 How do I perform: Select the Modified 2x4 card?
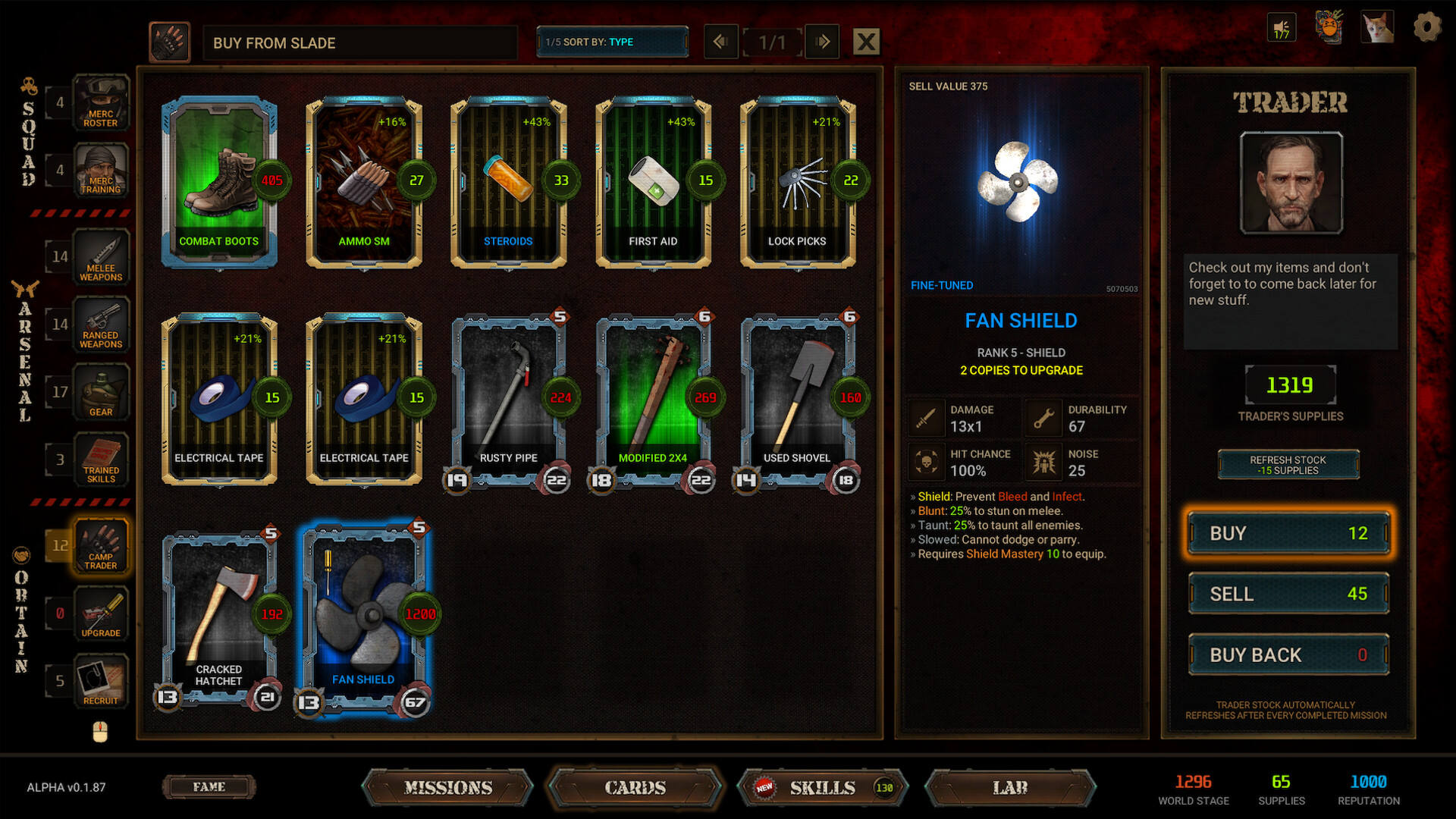point(653,399)
